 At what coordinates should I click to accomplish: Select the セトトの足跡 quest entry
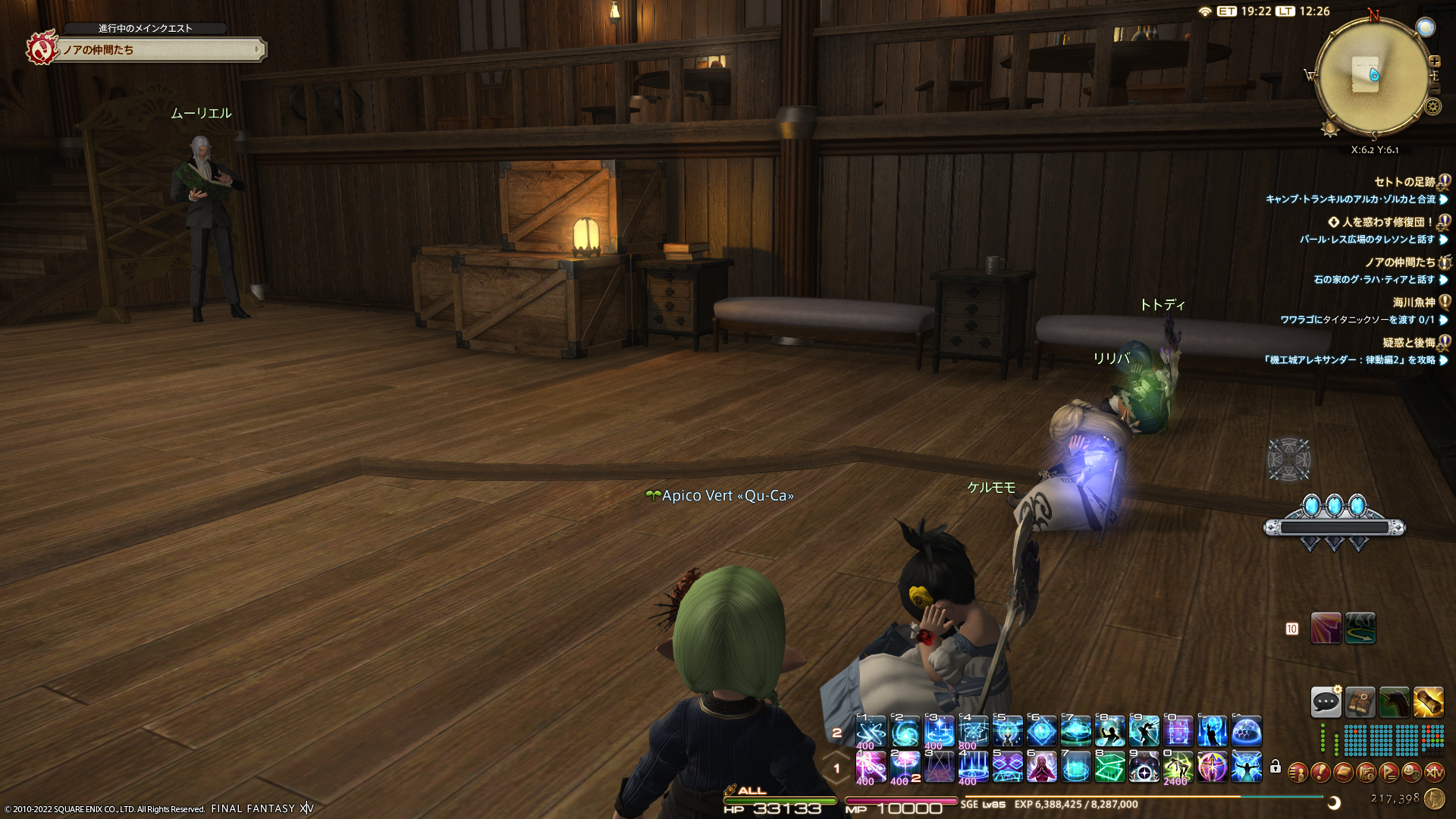tap(1404, 182)
